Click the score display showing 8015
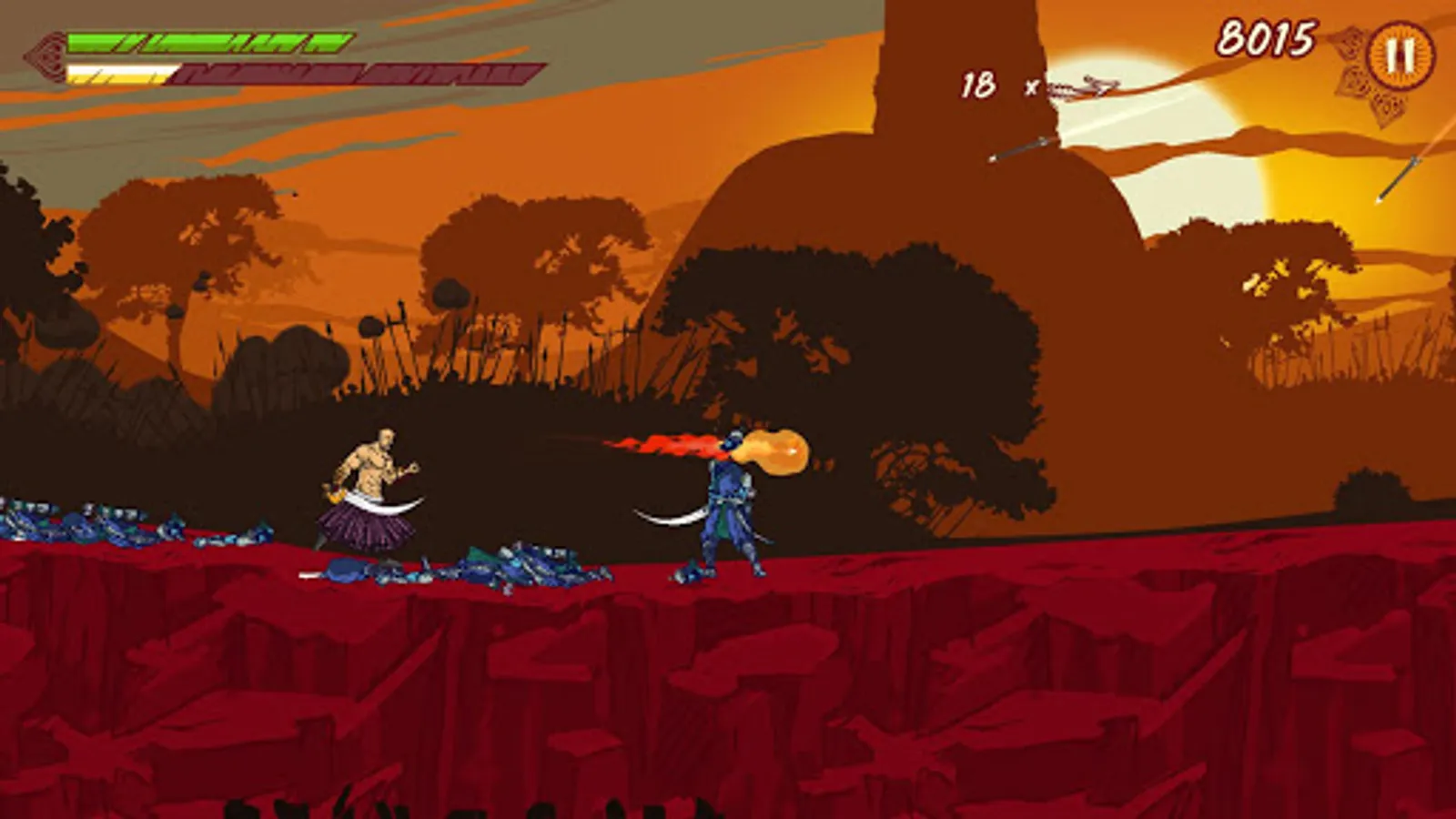This screenshot has width=1456, height=819. (x=1267, y=38)
